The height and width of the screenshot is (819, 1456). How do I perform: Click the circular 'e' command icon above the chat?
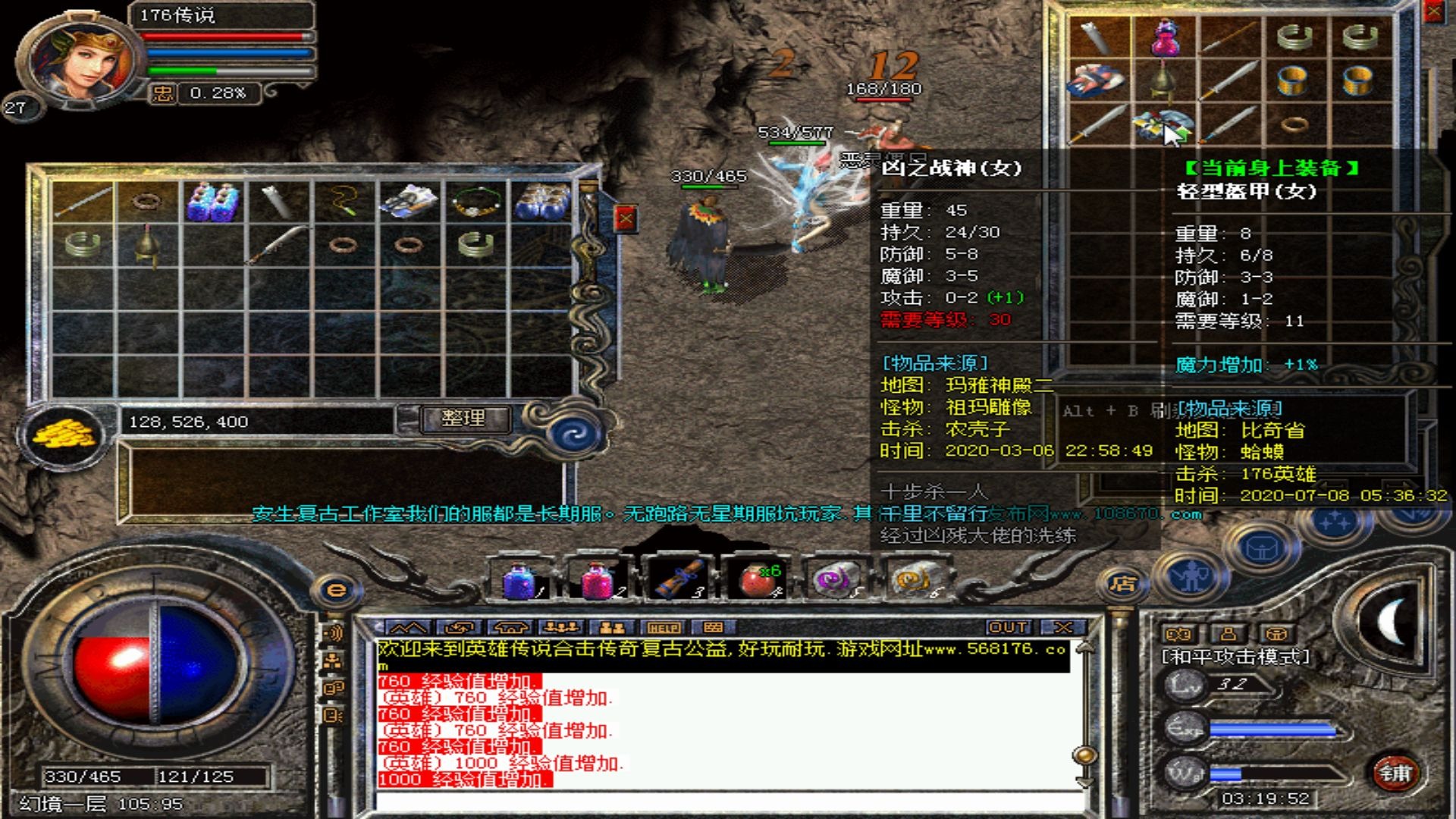tap(335, 589)
